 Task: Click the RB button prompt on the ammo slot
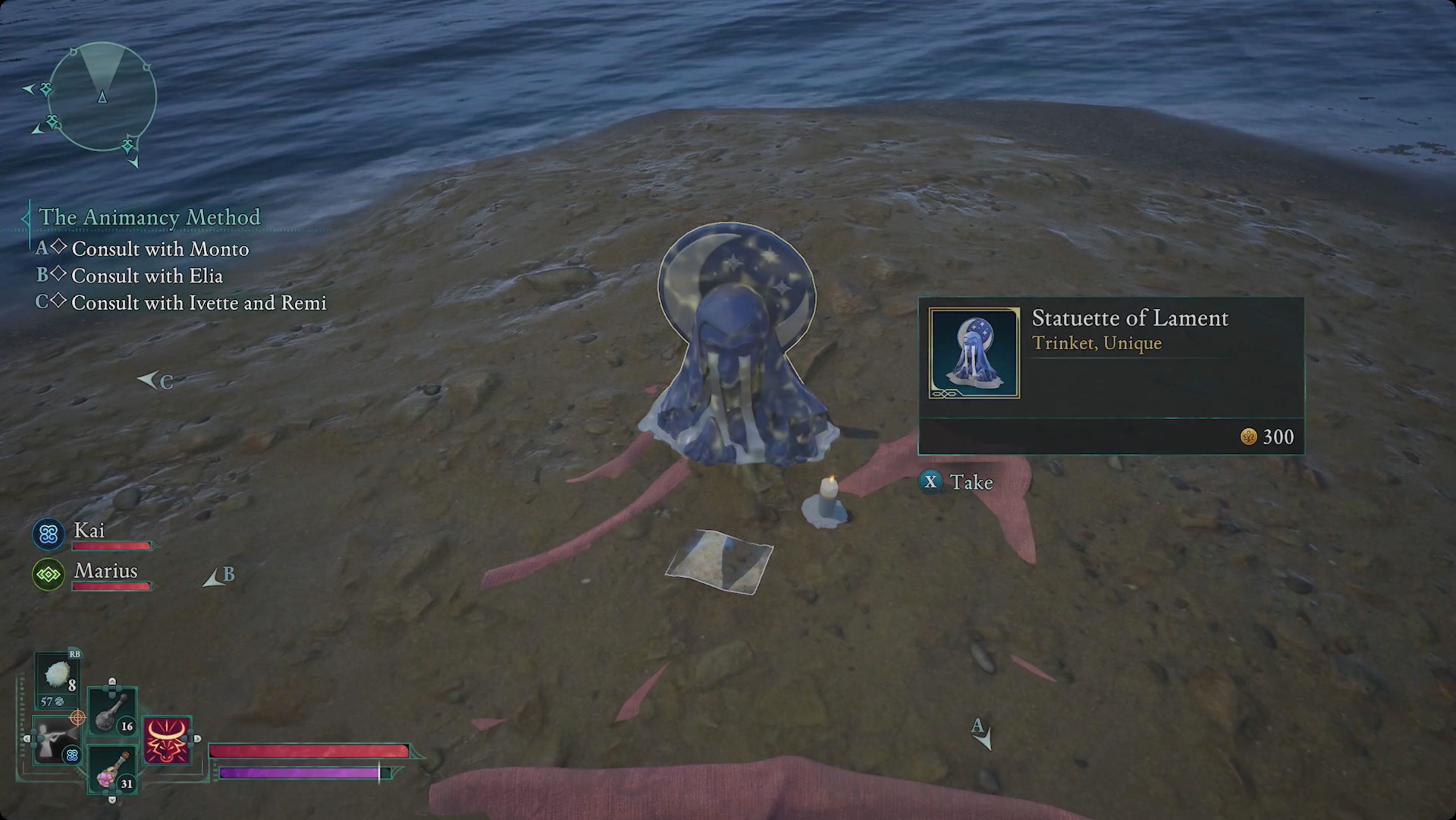coord(75,654)
